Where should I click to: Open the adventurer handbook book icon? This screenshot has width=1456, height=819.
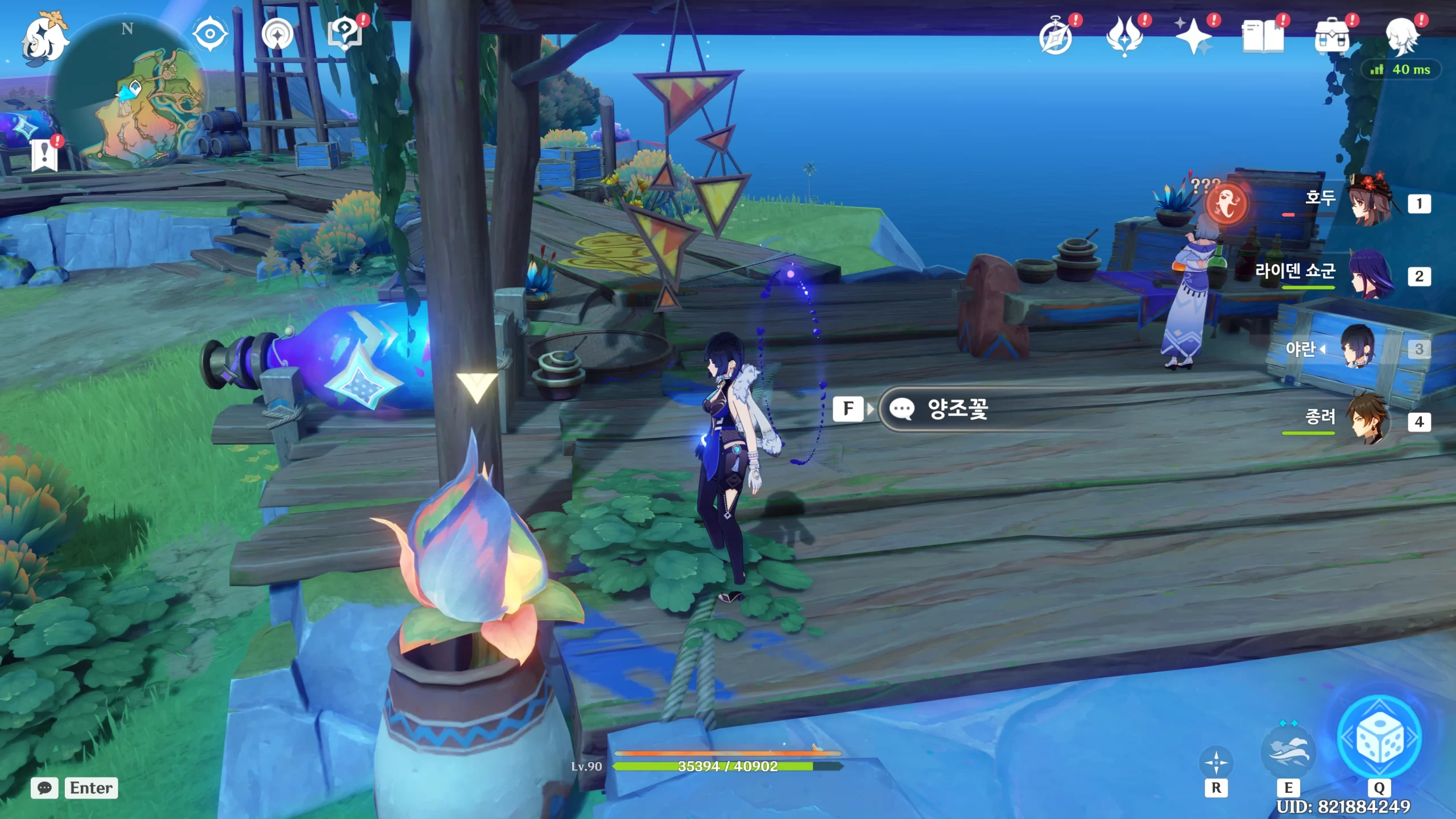(1263, 36)
